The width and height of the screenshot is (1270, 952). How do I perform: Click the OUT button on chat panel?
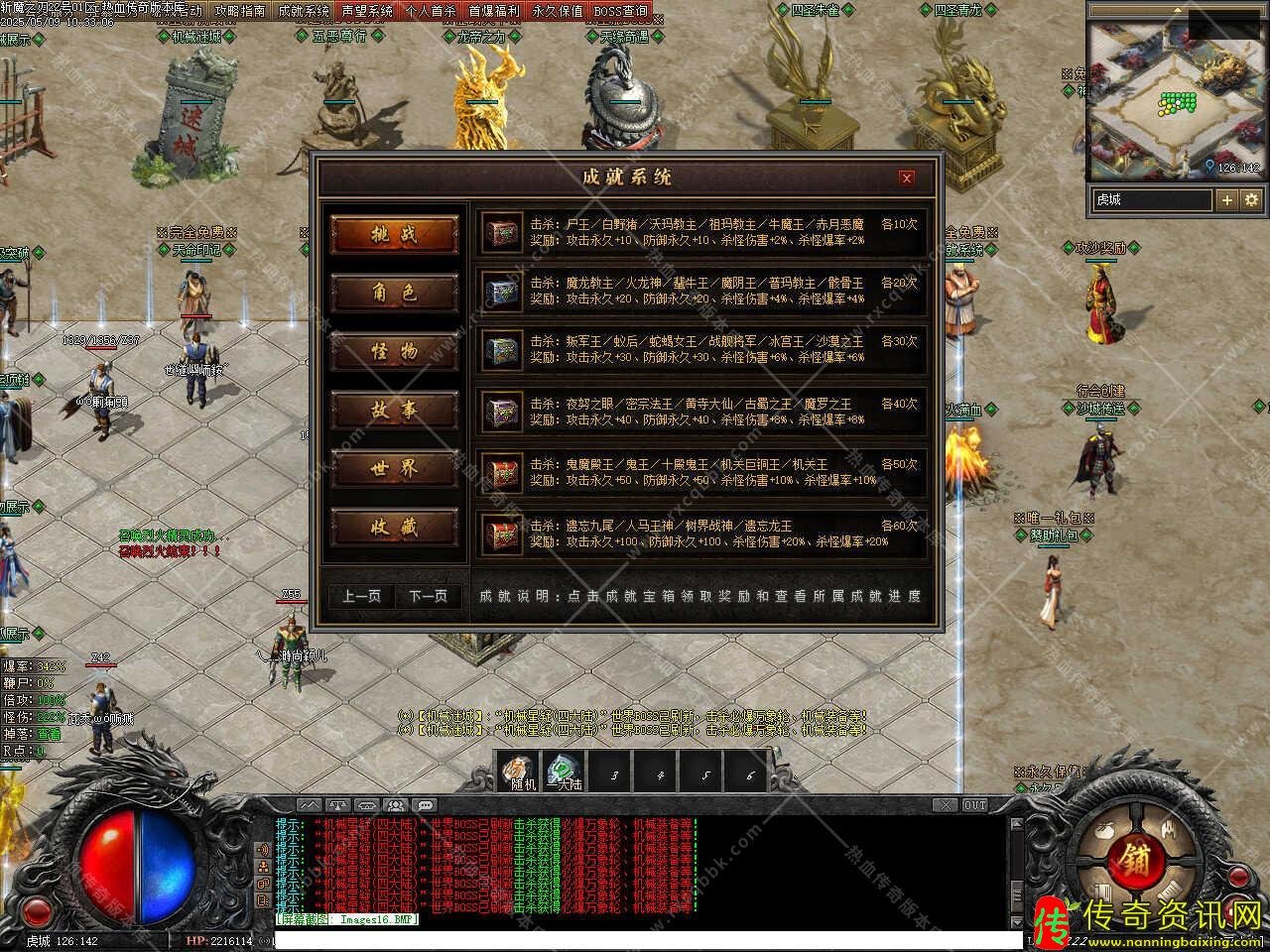click(974, 805)
